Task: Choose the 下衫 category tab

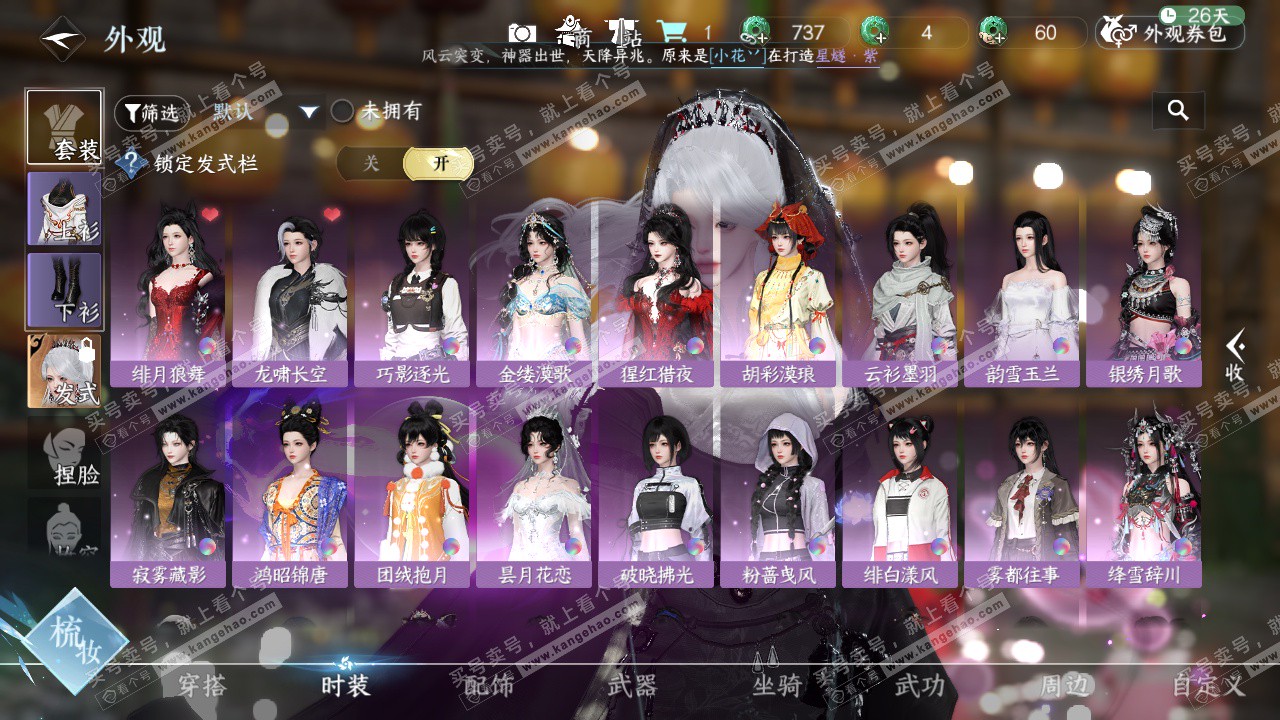Action: click(x=64, y=290)
